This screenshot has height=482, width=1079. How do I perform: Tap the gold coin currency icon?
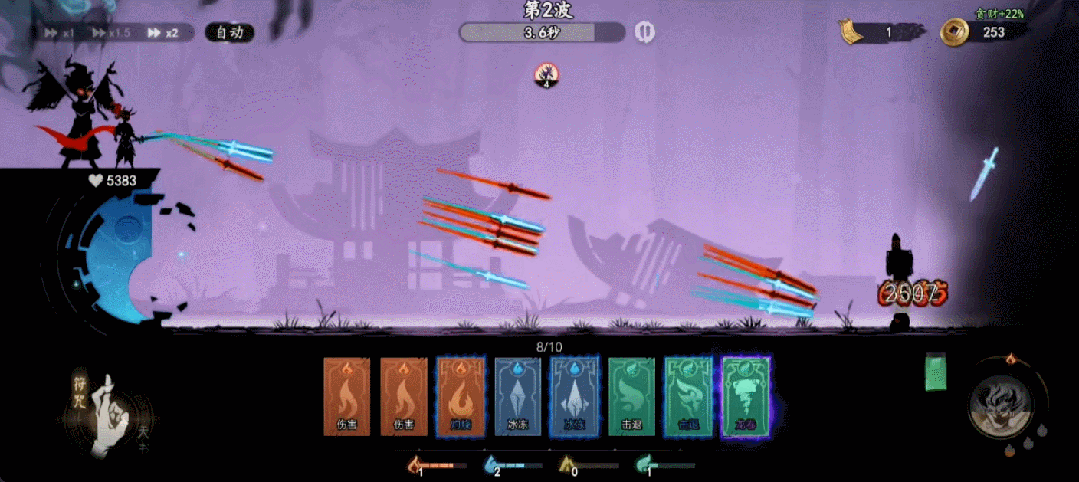click(954, 33)
